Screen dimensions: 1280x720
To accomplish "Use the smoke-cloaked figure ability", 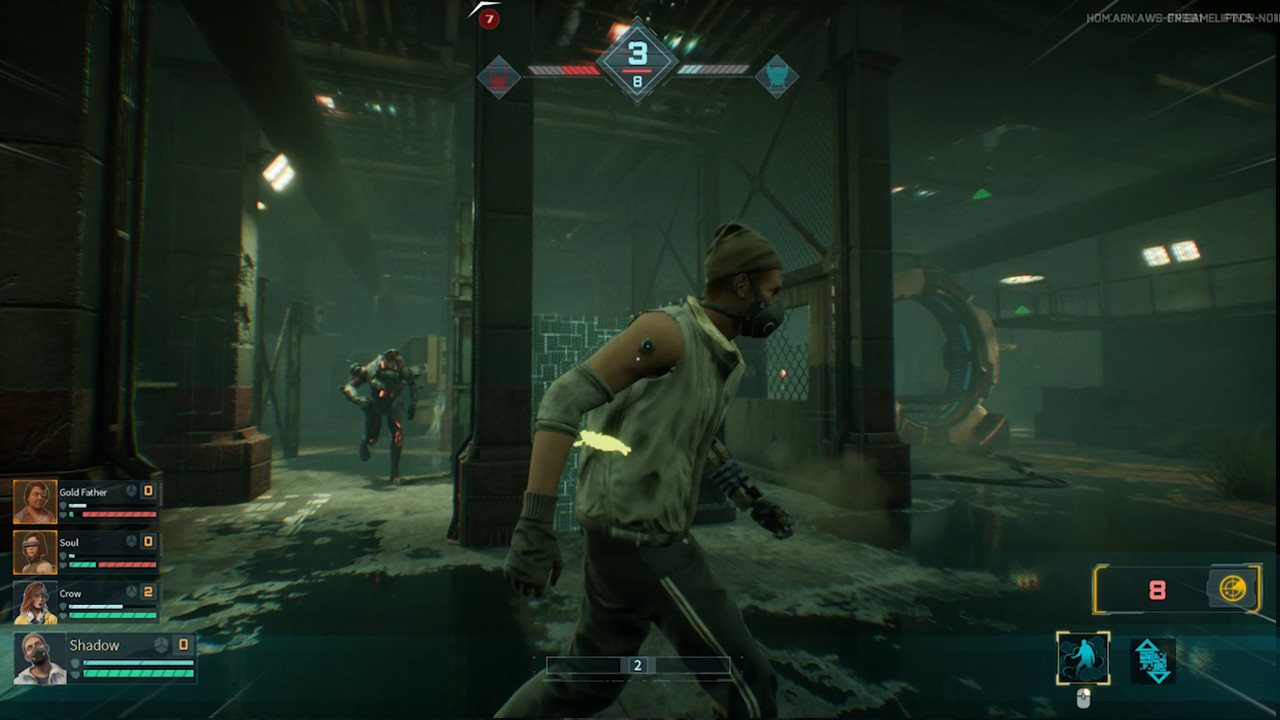I will pos(1083,659).
